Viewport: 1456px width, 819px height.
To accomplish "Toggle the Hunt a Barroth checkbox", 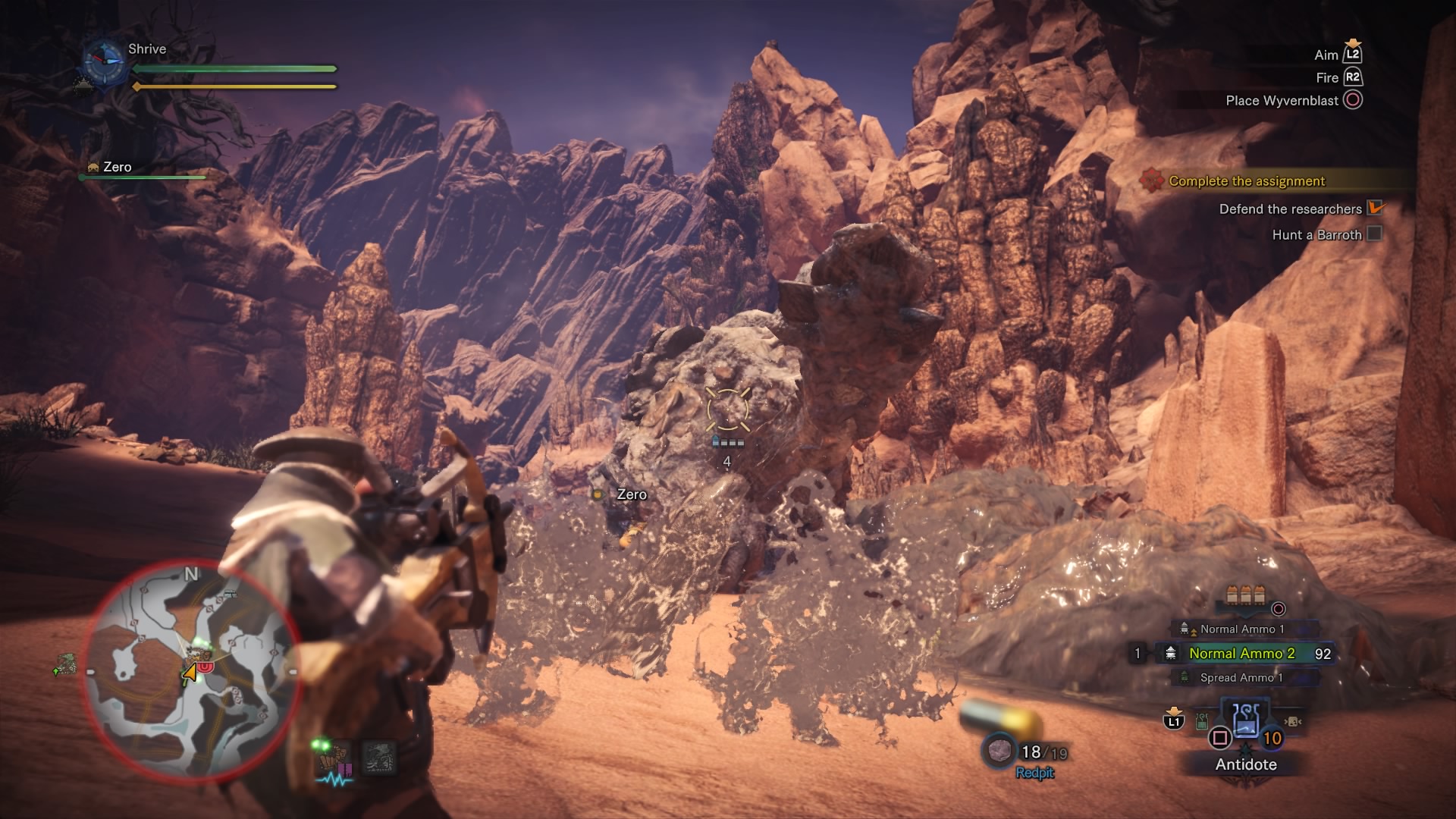I will 1373,234.
